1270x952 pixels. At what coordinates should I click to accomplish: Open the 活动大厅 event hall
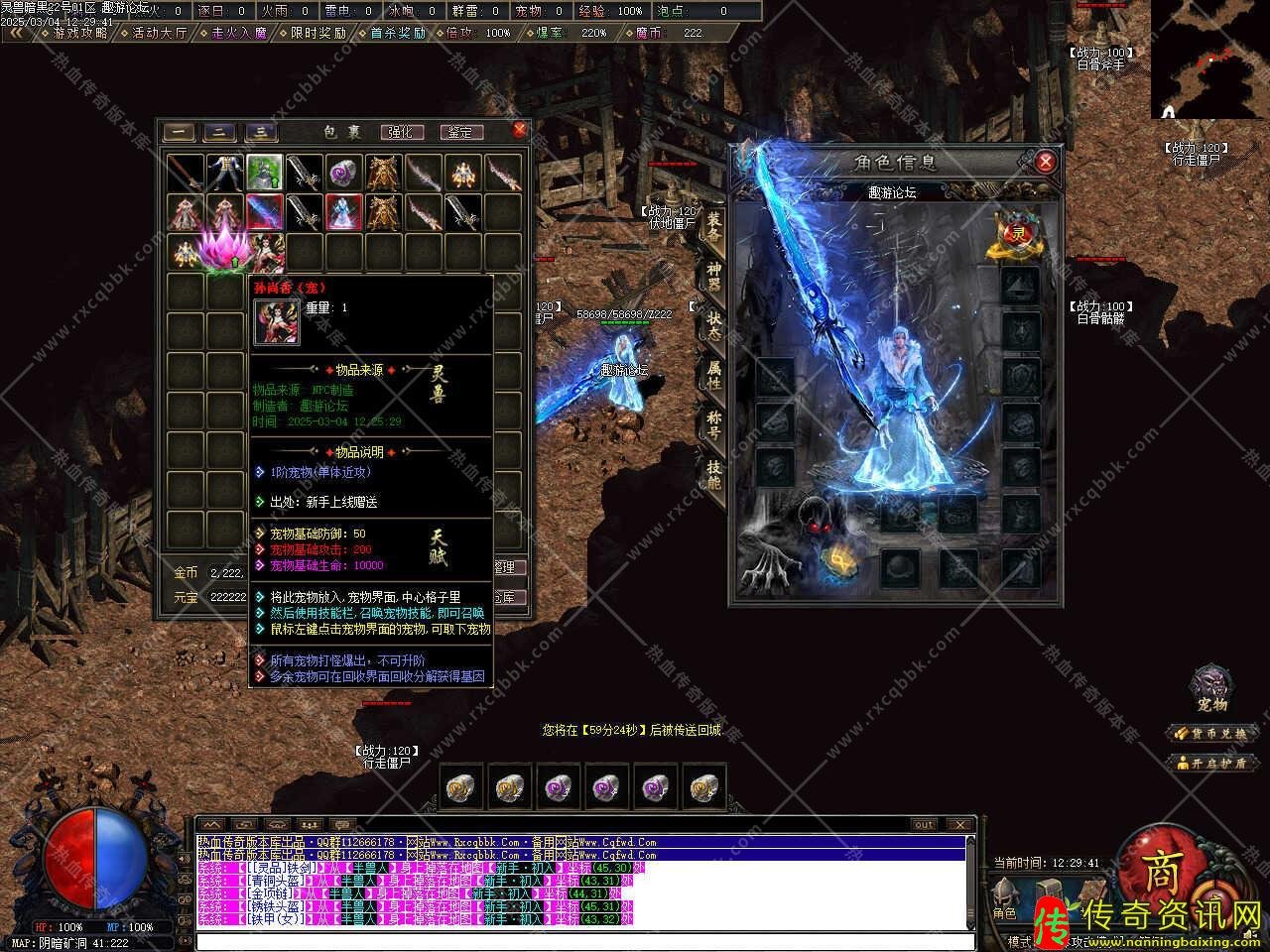(159, 33)
